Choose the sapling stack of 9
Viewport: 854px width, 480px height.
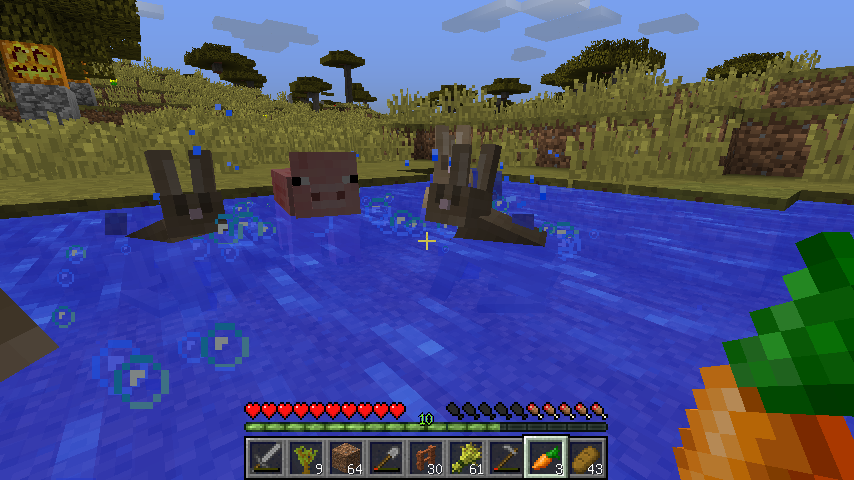(305, 458)
